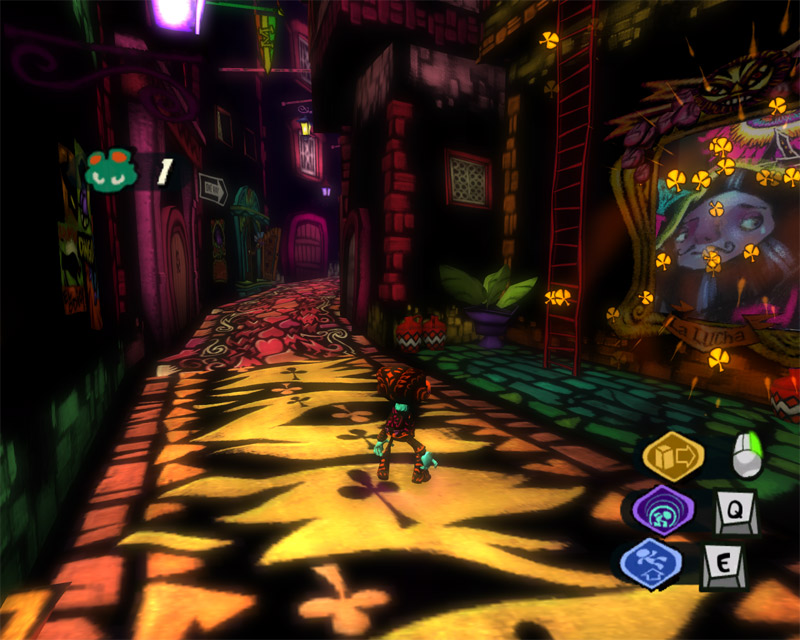Screen dimensions: 800x640
Task: Use the blue running-figure psi power badge
Action: pos(650,563)
